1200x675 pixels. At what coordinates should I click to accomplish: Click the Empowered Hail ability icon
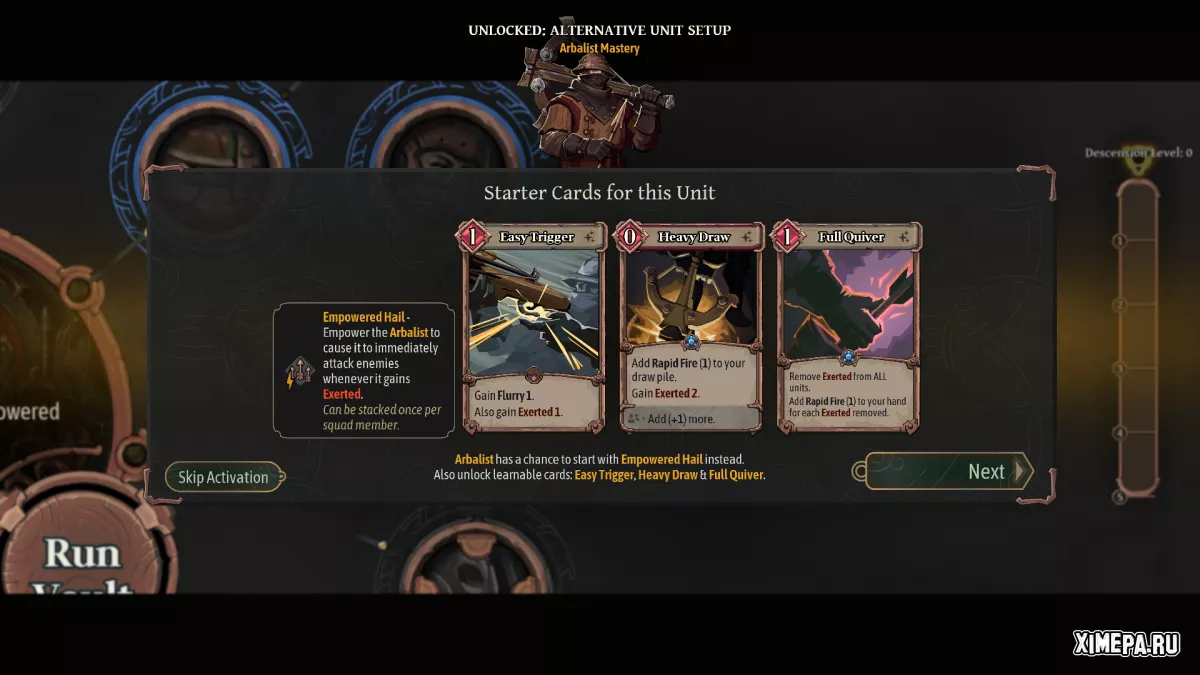click(x=299, y=372)
